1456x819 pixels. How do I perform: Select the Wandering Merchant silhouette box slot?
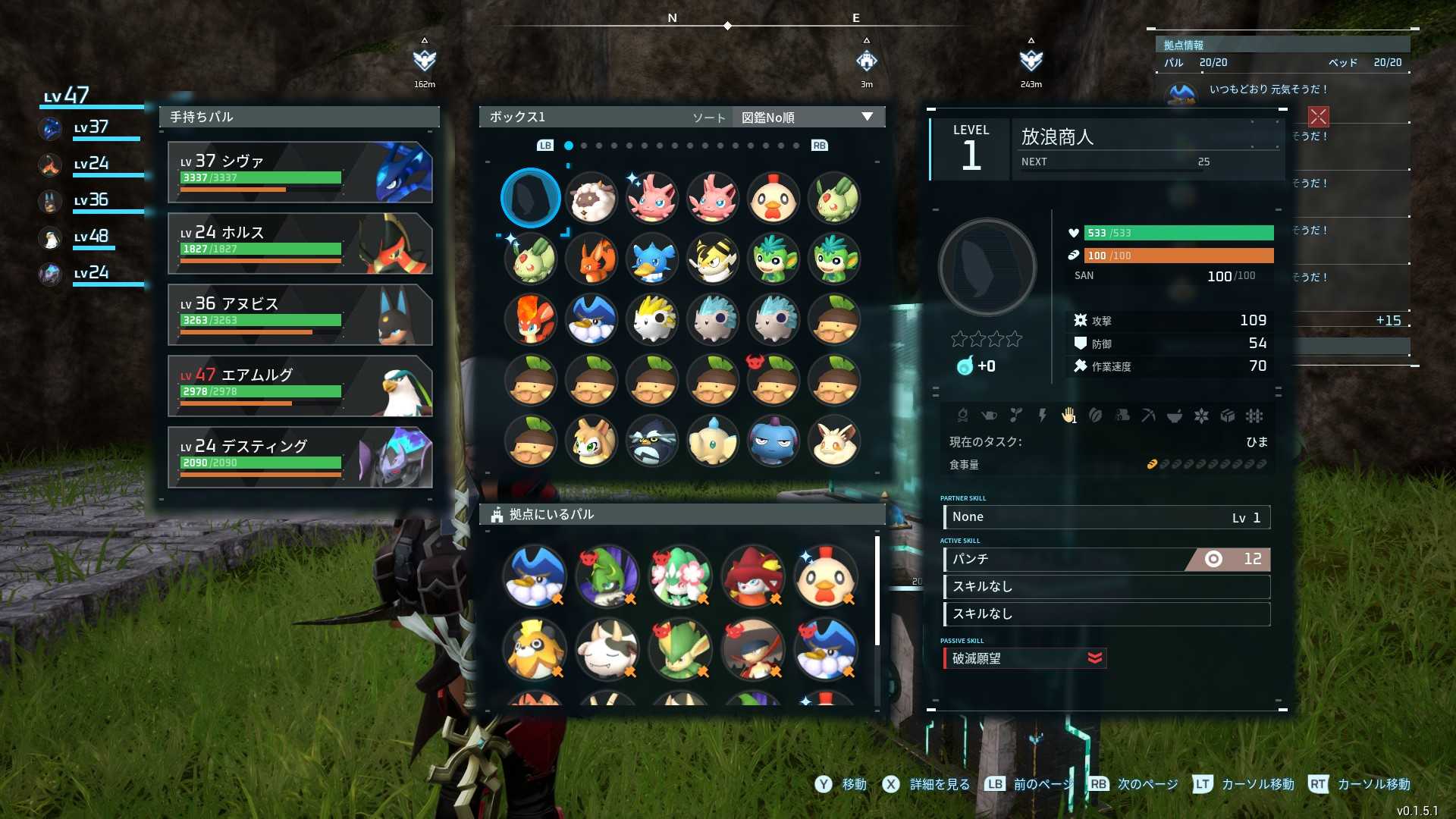tap(531, 198)
